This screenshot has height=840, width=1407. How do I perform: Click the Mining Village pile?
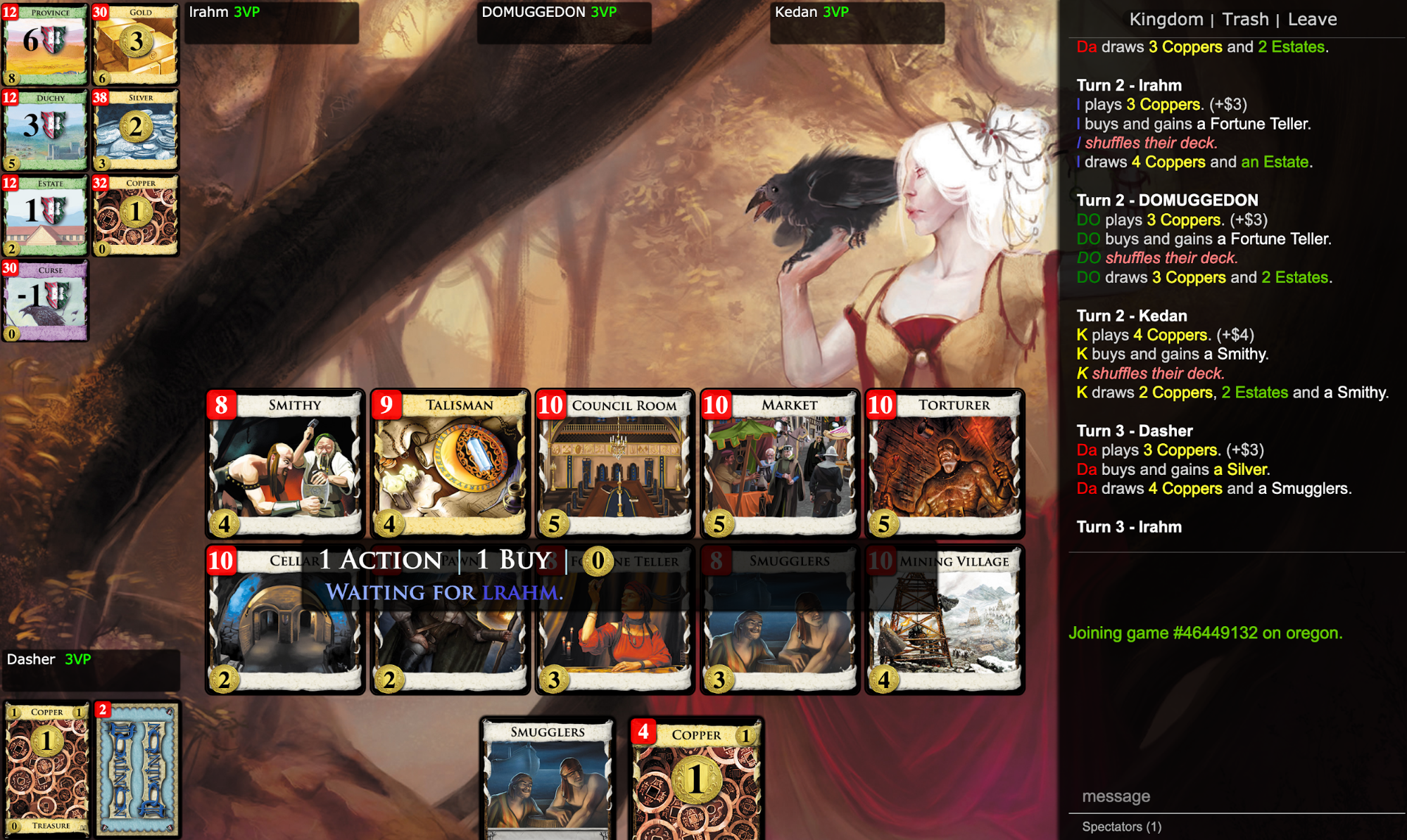[x=943, y=619]
